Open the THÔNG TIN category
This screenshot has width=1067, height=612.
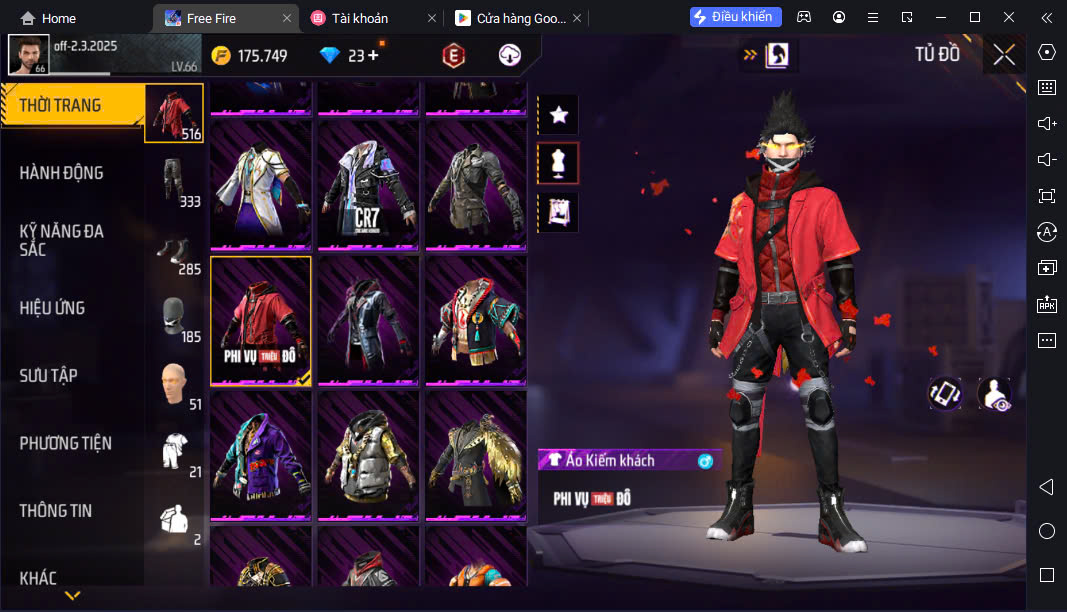[x=56, y=511]
